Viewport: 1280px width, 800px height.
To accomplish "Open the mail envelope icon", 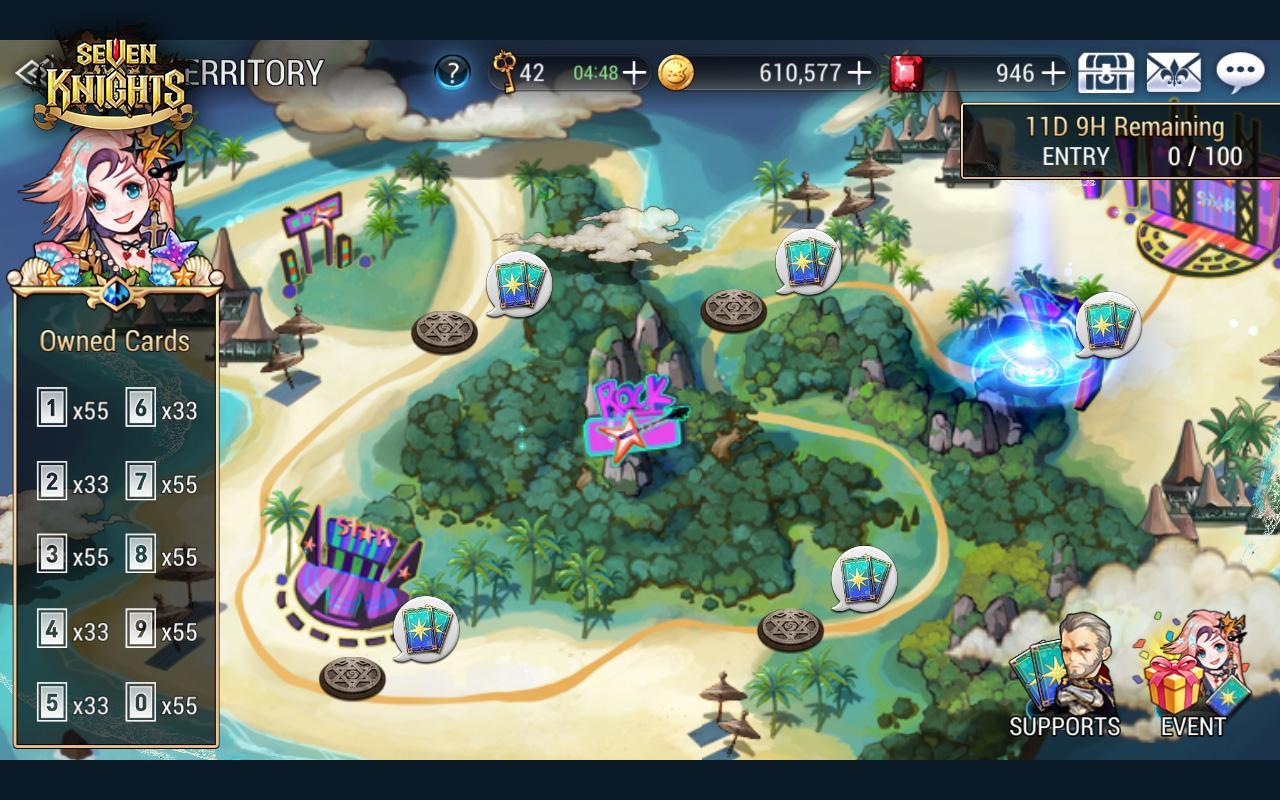I will coord(1172,72).
